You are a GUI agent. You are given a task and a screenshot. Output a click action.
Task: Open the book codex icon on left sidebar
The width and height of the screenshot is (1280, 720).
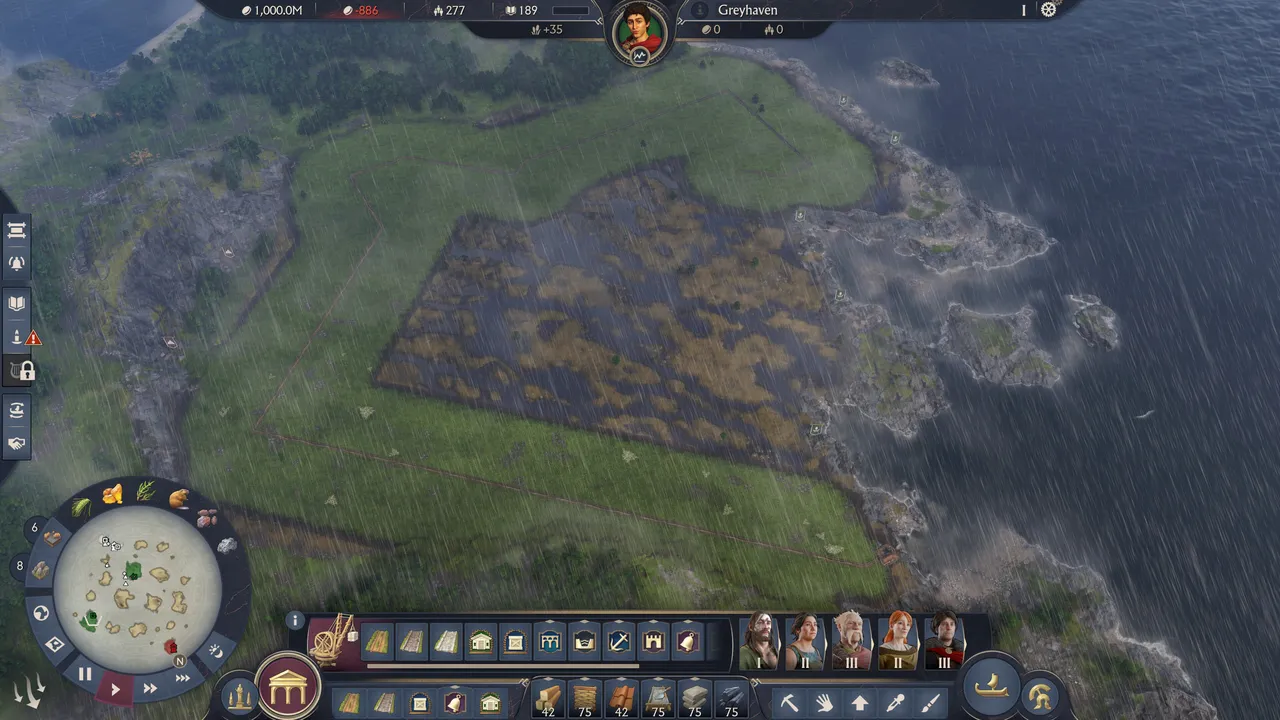[x=17, y=303]
